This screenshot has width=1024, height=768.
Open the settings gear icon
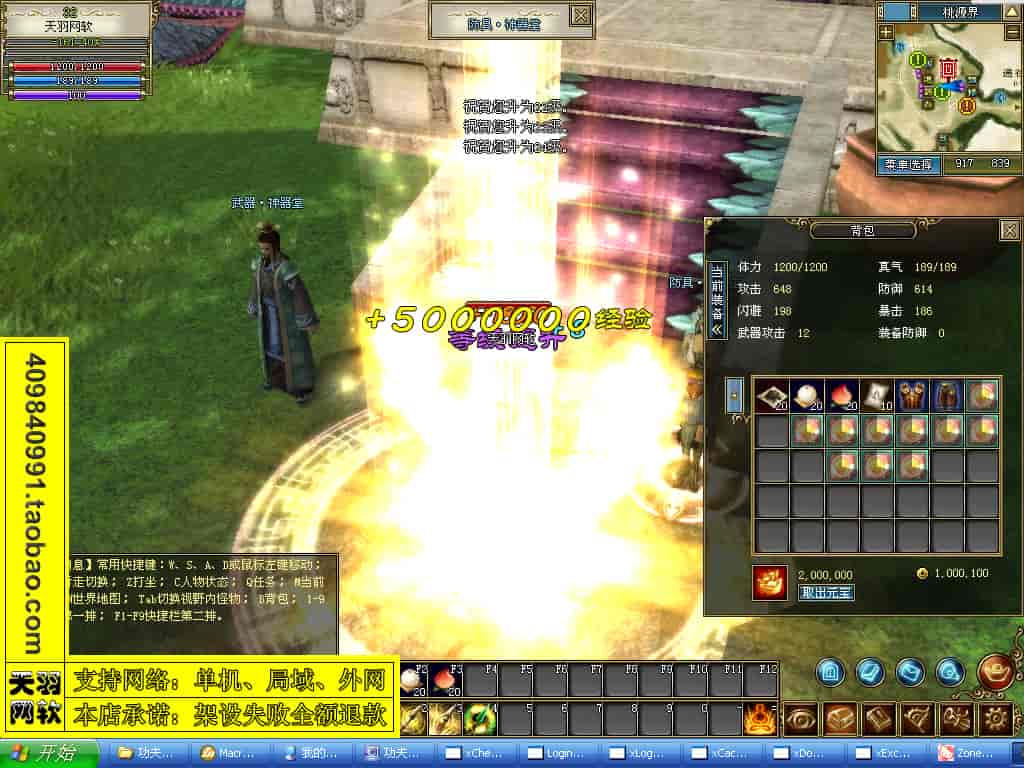tap(996, 718)
